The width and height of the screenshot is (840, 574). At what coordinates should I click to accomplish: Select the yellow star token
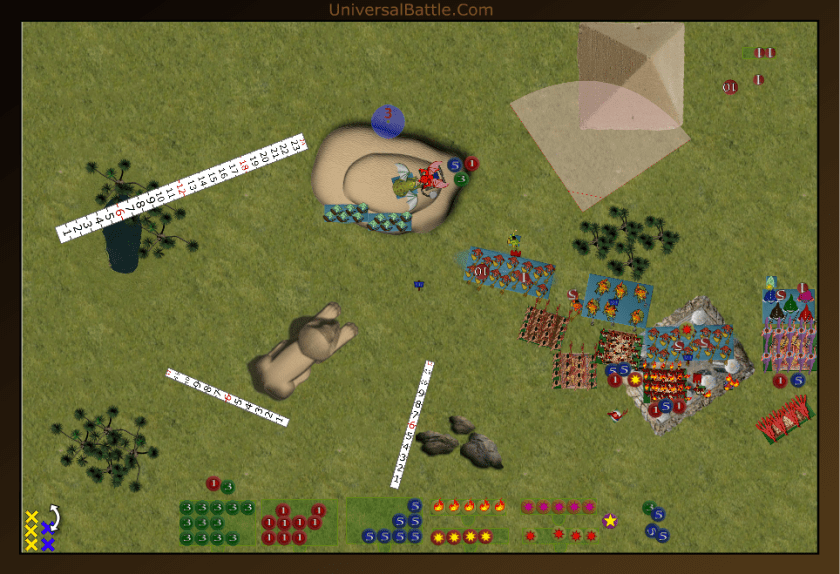610,521
